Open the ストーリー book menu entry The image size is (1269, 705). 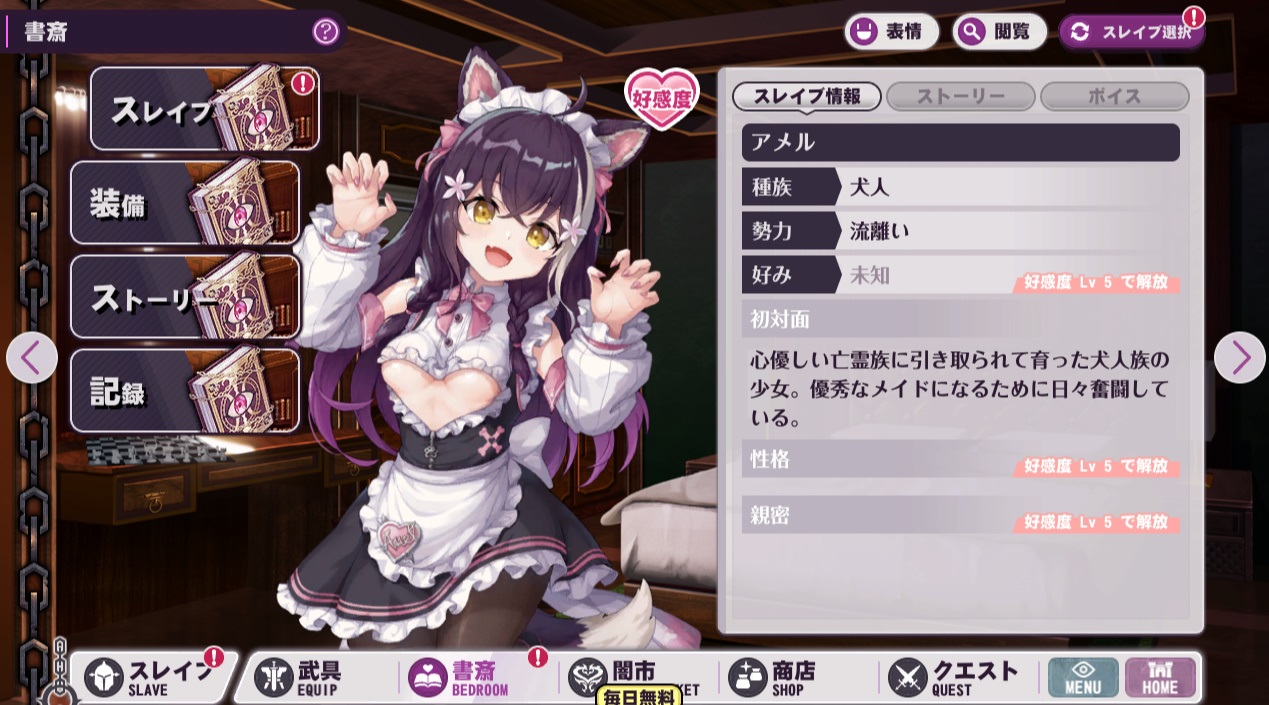pyautogui.click(x=185, y=297)
